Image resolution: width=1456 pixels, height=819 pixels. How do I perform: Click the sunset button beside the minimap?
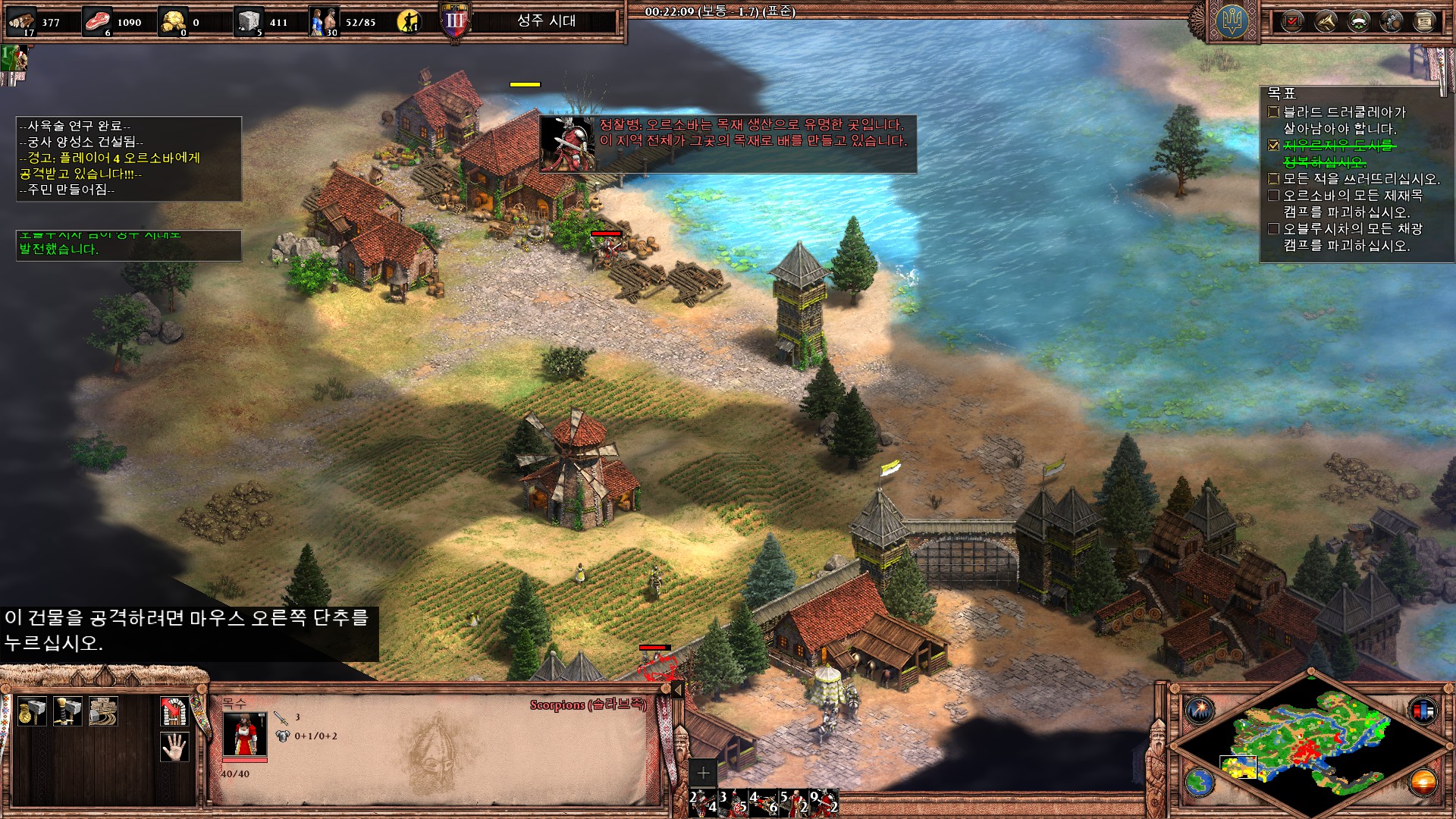1423,782
